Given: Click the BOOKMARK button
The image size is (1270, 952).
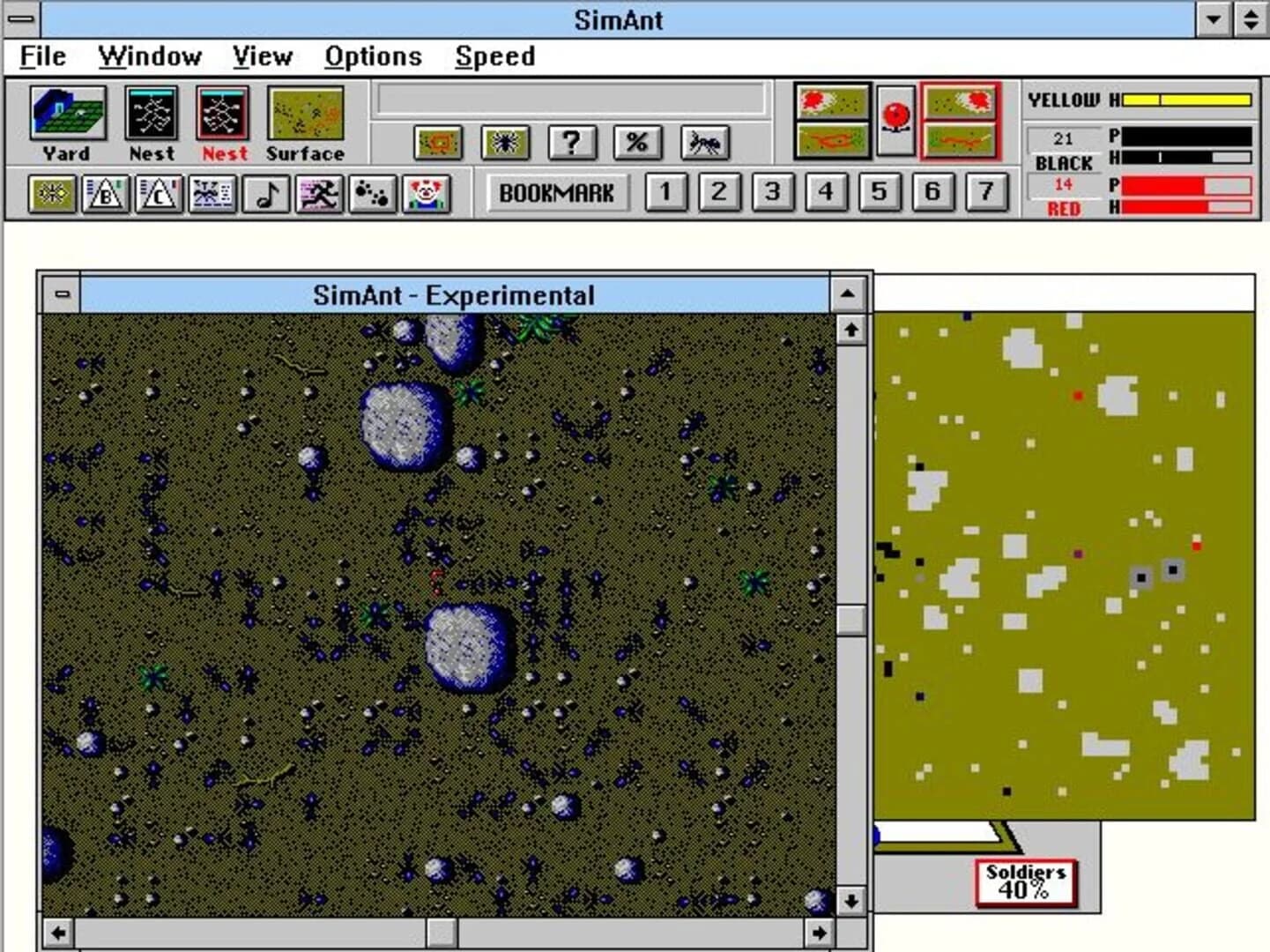Looking at the screenshot, I should click(558, 193).
